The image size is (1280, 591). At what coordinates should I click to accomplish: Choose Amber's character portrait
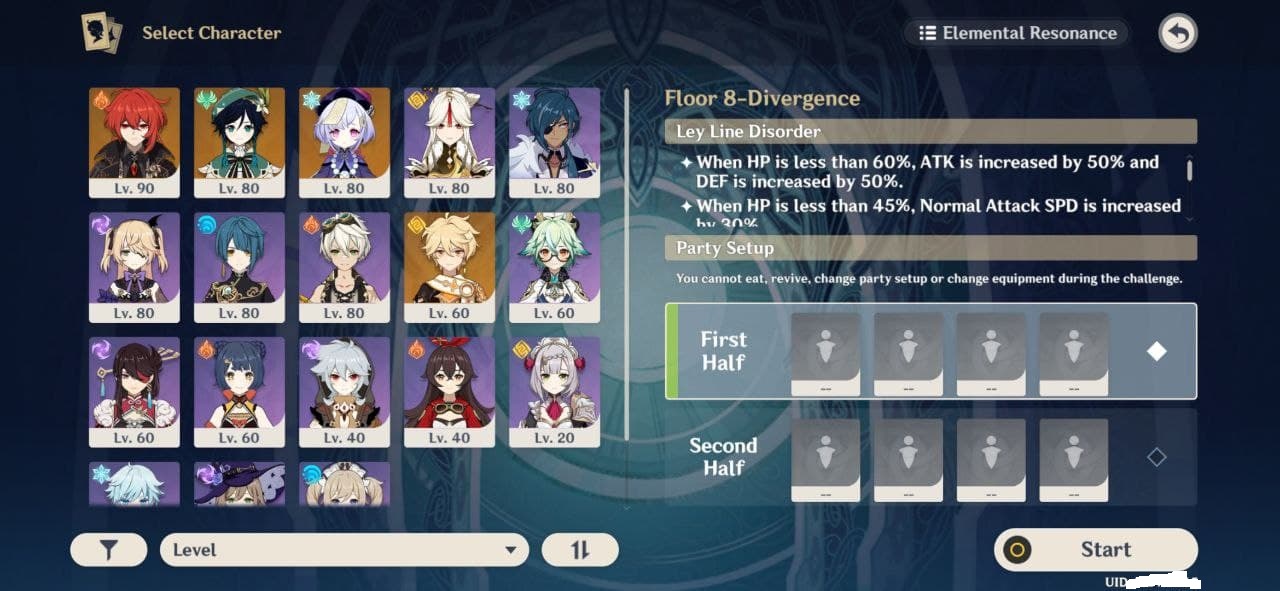tap(449, 391)
